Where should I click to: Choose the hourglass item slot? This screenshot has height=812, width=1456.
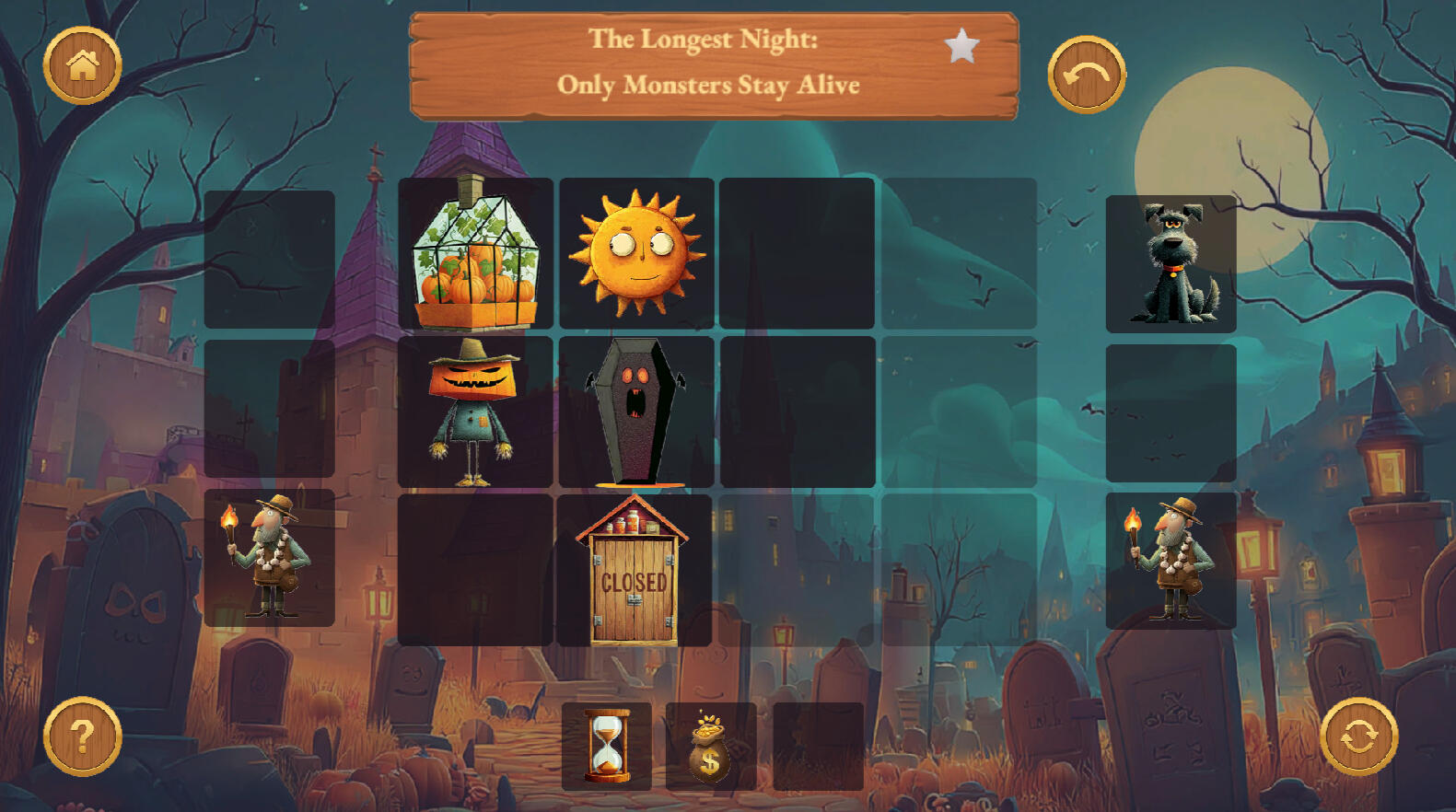[607, 746]
